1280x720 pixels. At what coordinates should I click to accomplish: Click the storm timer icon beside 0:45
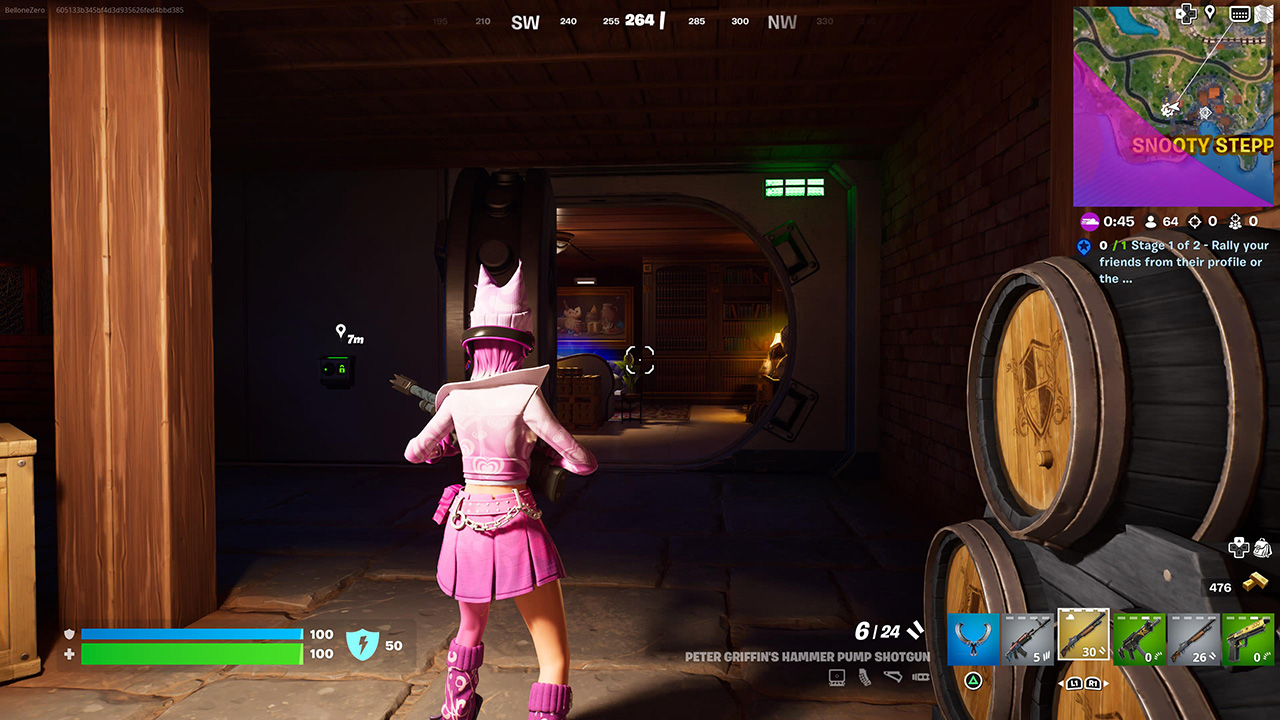coord(1090,221)
